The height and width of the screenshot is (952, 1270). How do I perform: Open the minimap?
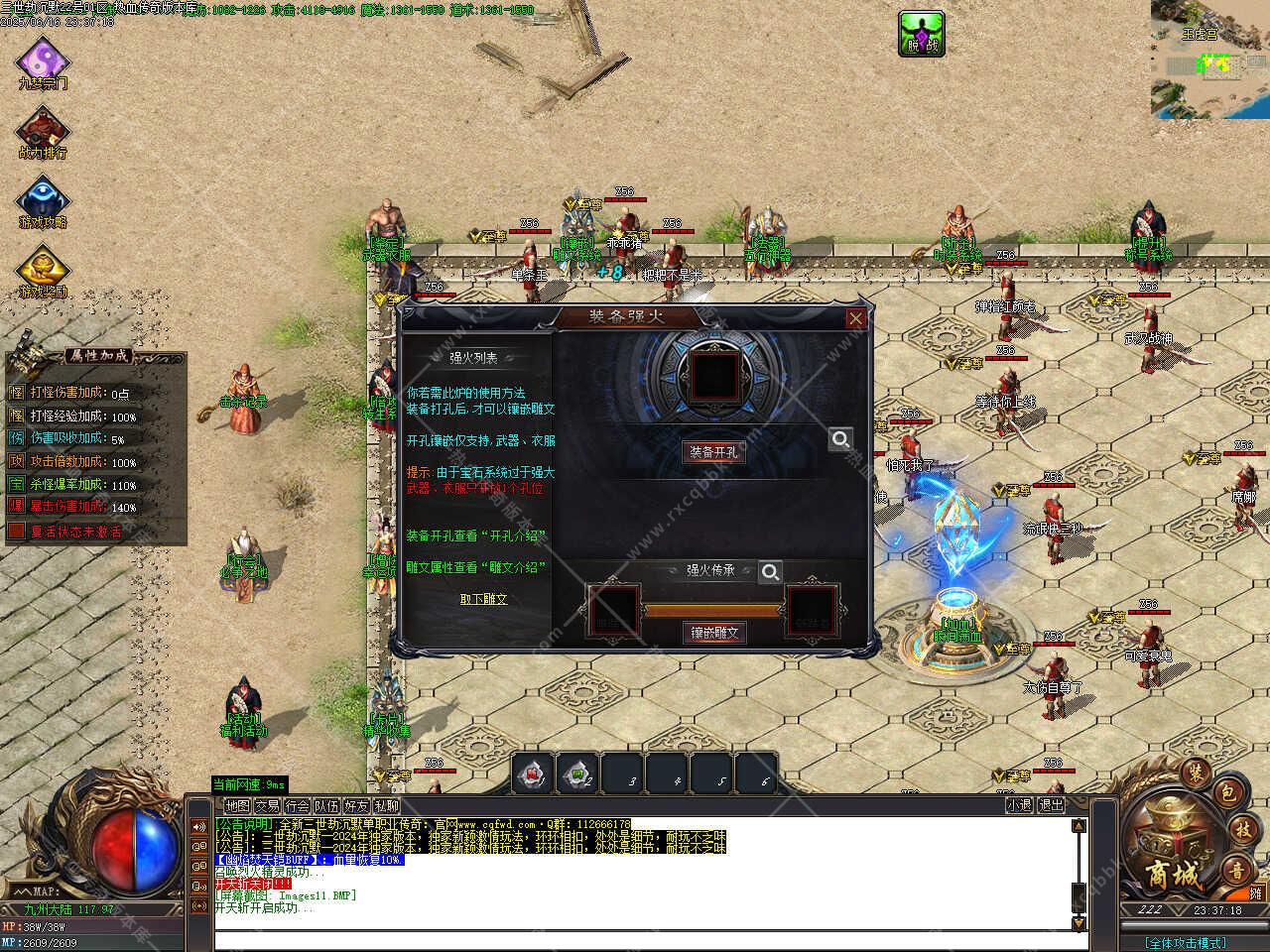[1209, 59]
